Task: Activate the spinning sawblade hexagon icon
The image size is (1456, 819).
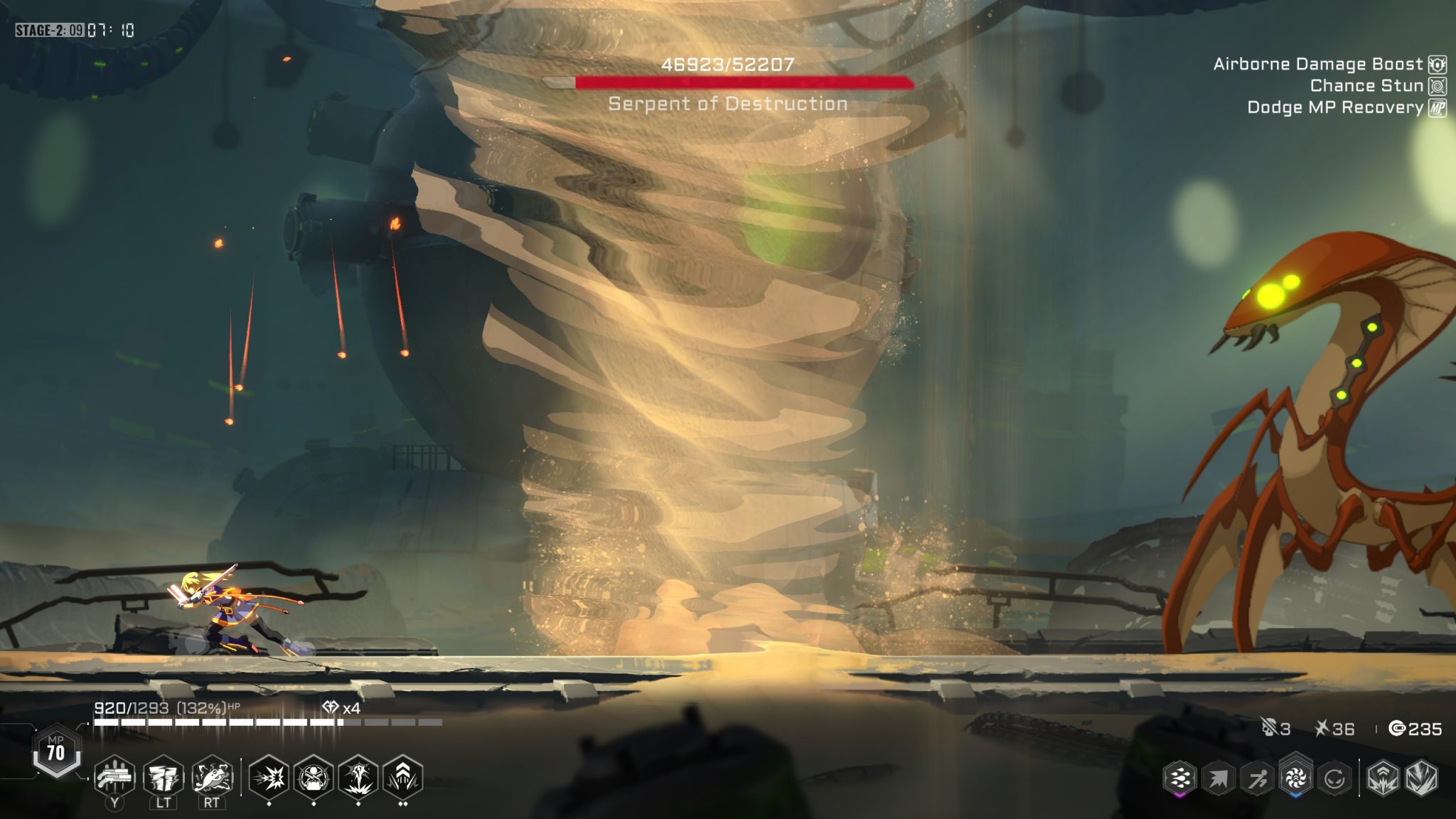Action: pyautogui.click(x=1295, y=777)
